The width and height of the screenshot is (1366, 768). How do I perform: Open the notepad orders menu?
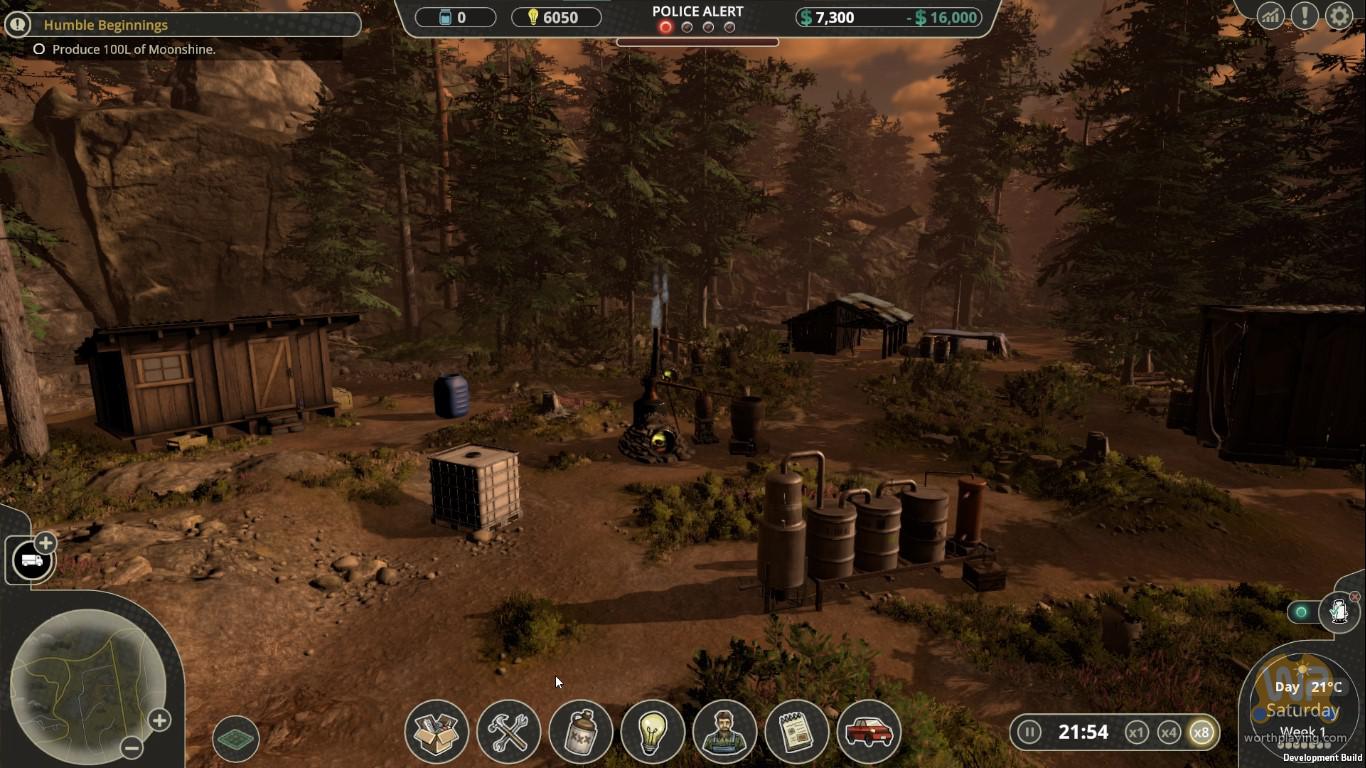[x=797, y=732]
